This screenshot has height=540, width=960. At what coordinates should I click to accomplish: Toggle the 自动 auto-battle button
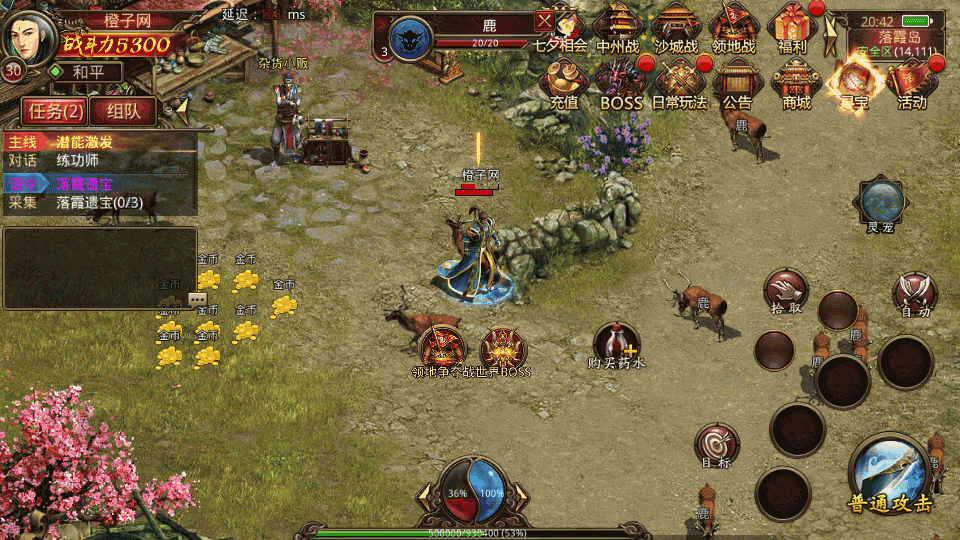[914, 293]
